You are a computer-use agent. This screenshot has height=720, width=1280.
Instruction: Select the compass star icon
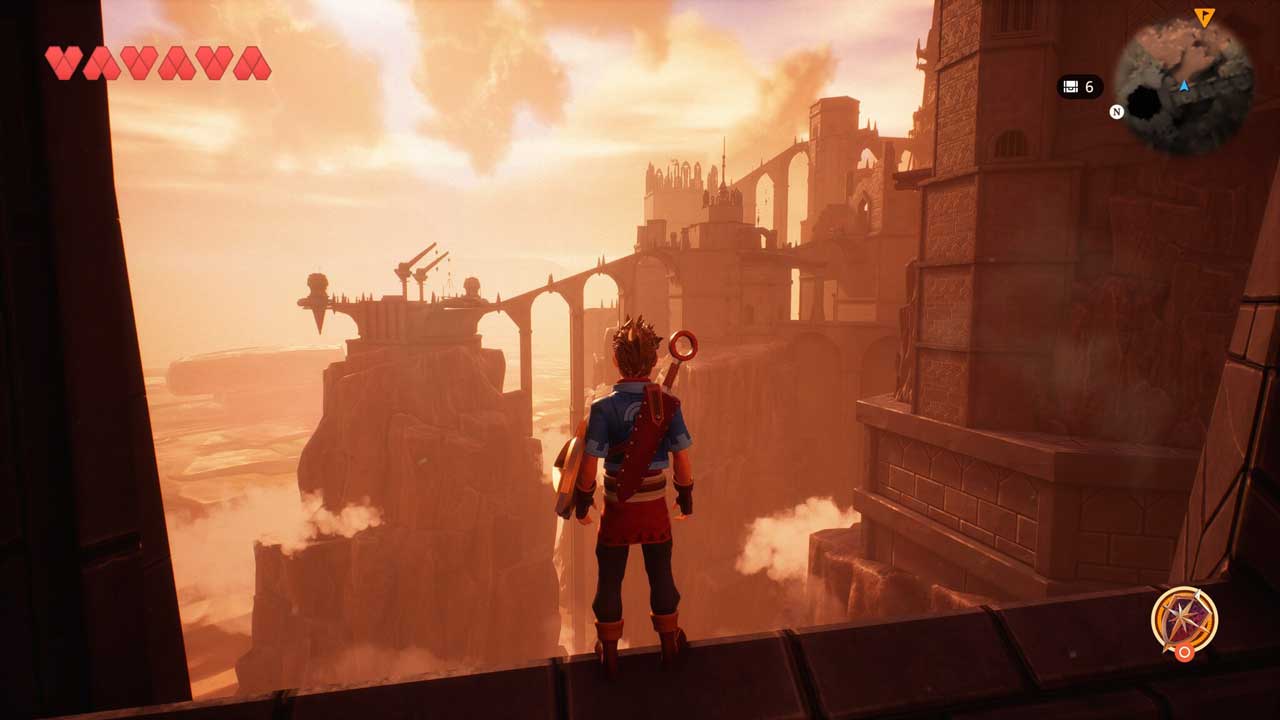(x=1183, y=618)
